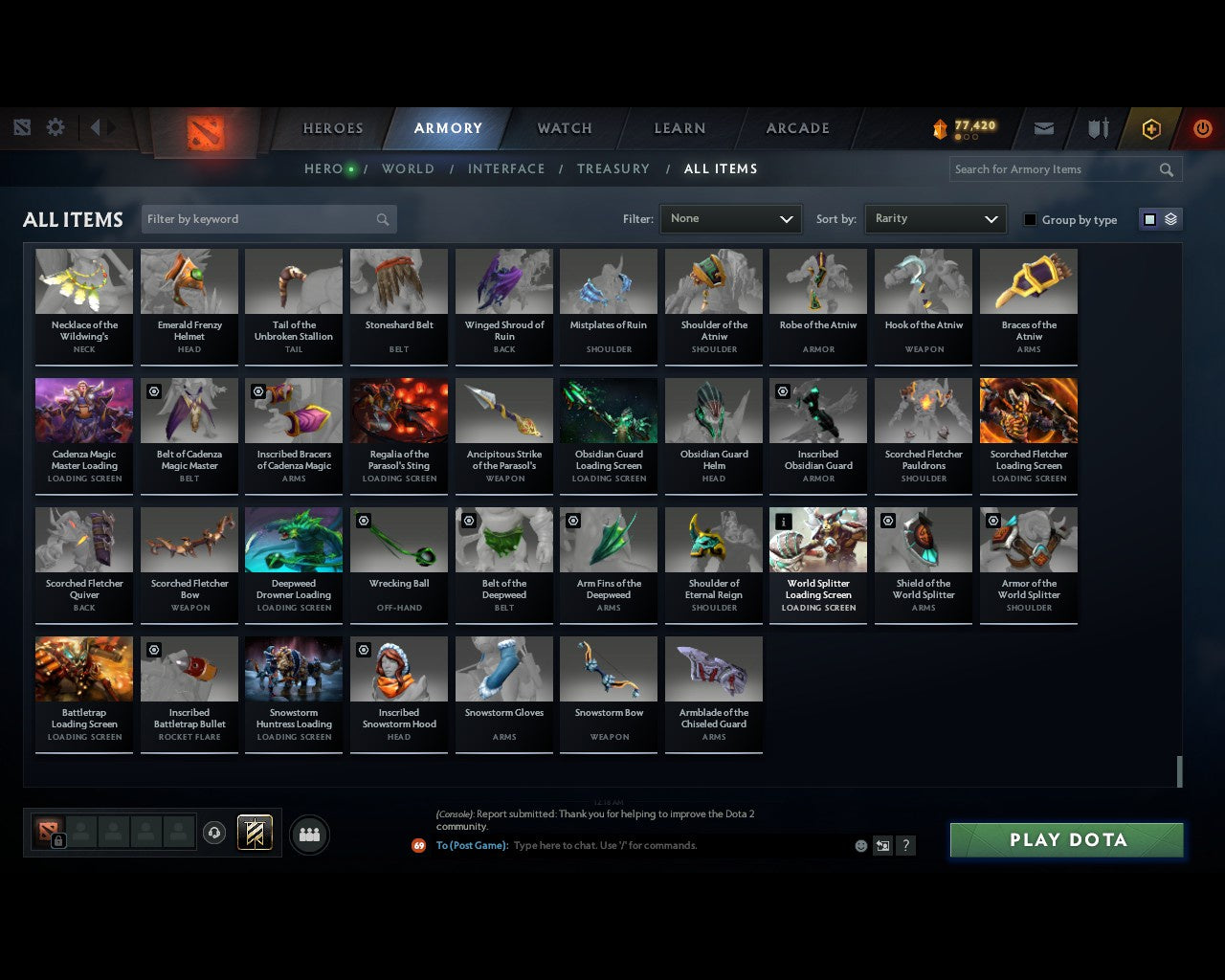Image resolution: width=1225 pixels, height=980 pixels.
Task: Click the armory shield and sword icon
Action: tap(1097, 128)
